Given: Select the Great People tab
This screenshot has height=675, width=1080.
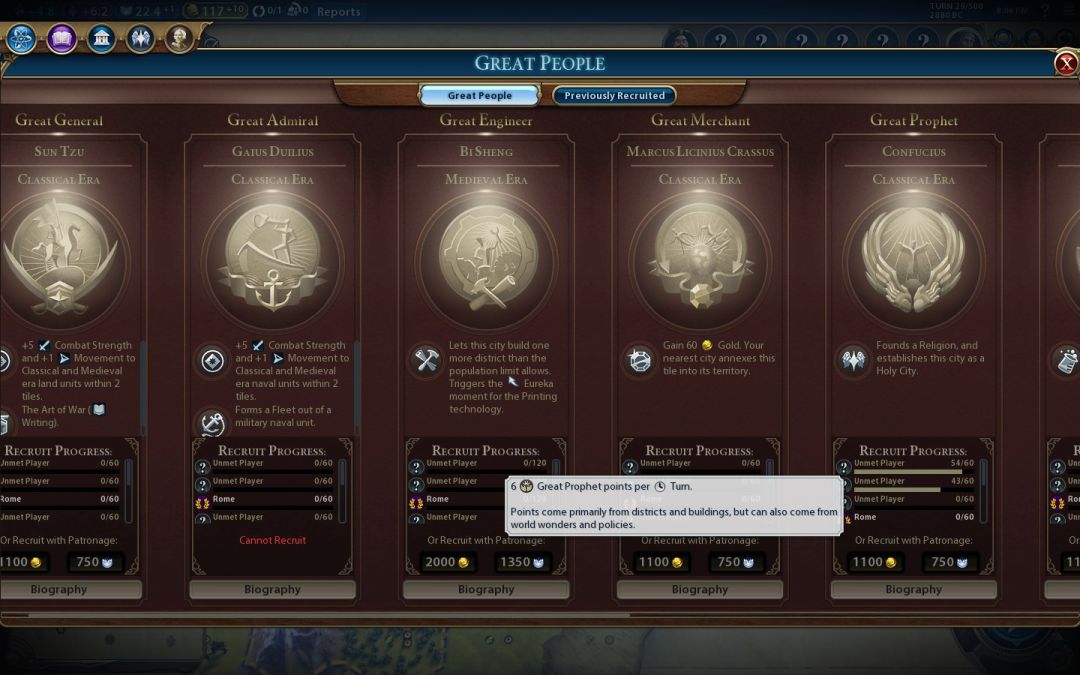Looking at the screenshot, I should (x=480, y=96).
